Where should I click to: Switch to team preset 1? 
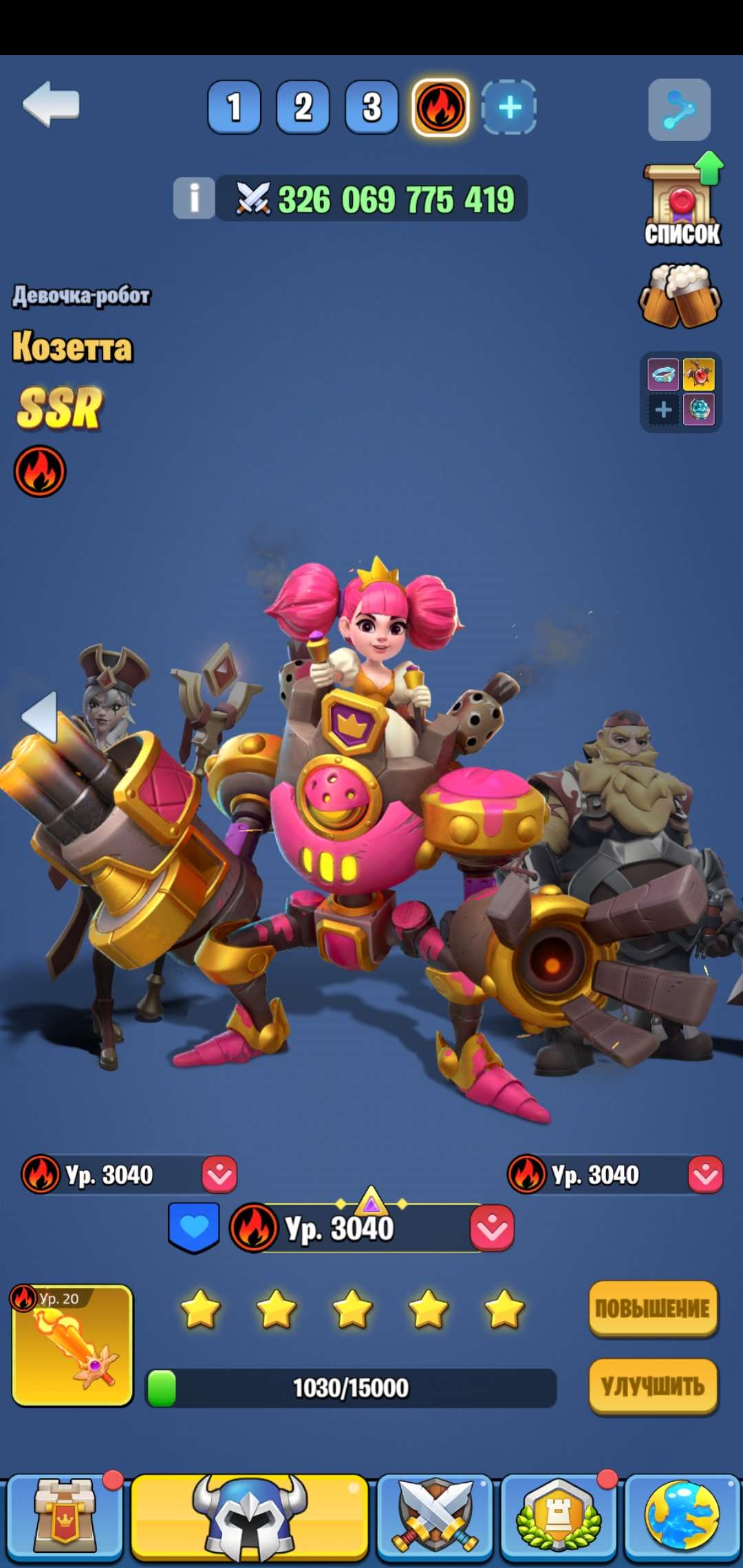point(234,107)
